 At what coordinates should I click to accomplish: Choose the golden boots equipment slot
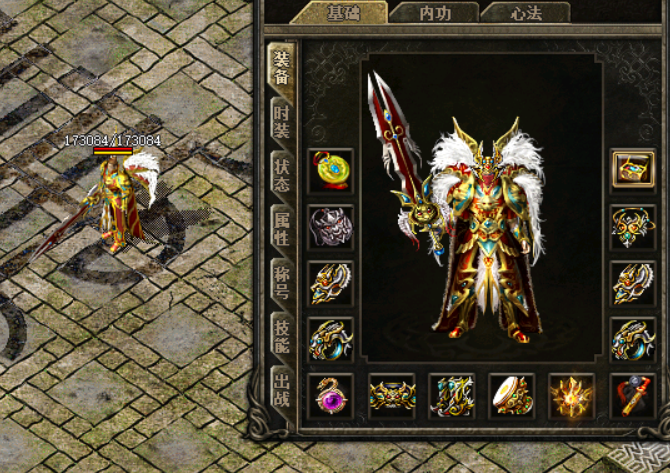pyautogui.click(x=452, y=395)
